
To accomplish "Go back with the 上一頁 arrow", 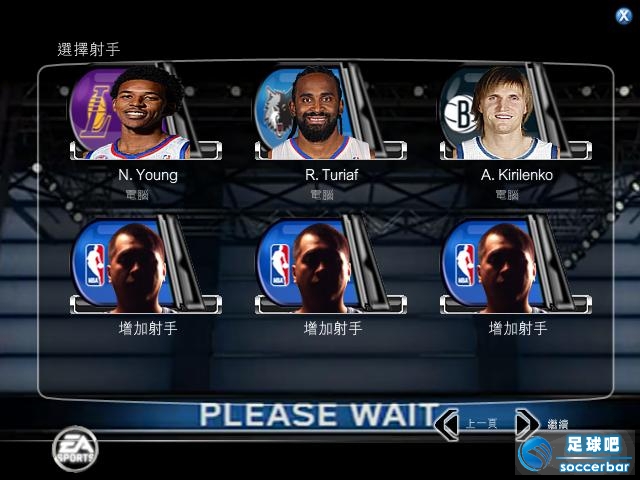I will [x=449, y=424].
